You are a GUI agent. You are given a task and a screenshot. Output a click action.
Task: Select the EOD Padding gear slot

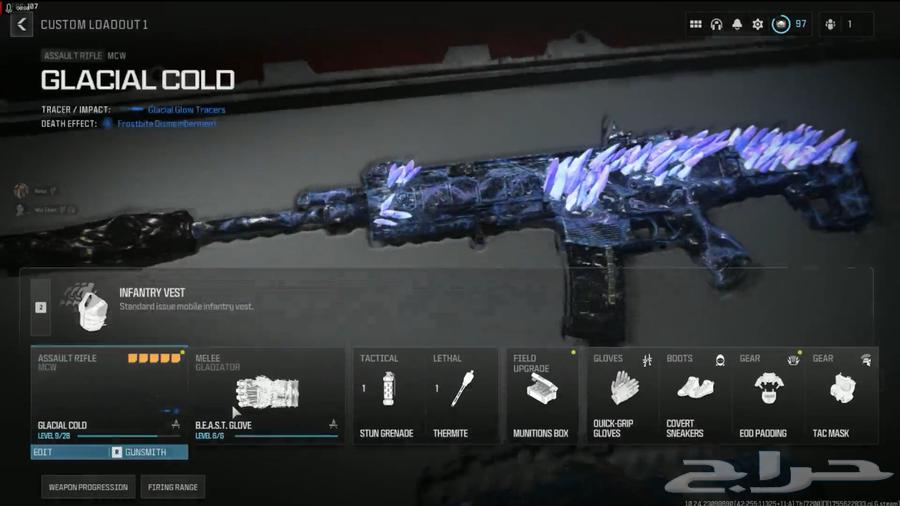[769, 394]
